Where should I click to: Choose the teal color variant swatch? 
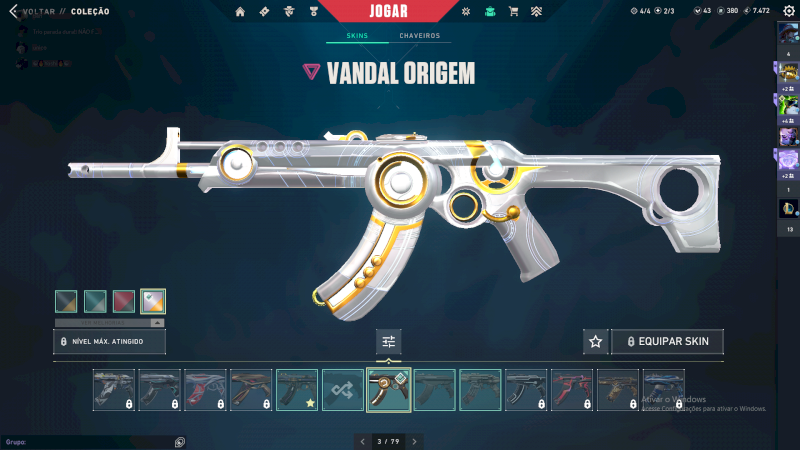pyautogui.click(x=96, y=301)
